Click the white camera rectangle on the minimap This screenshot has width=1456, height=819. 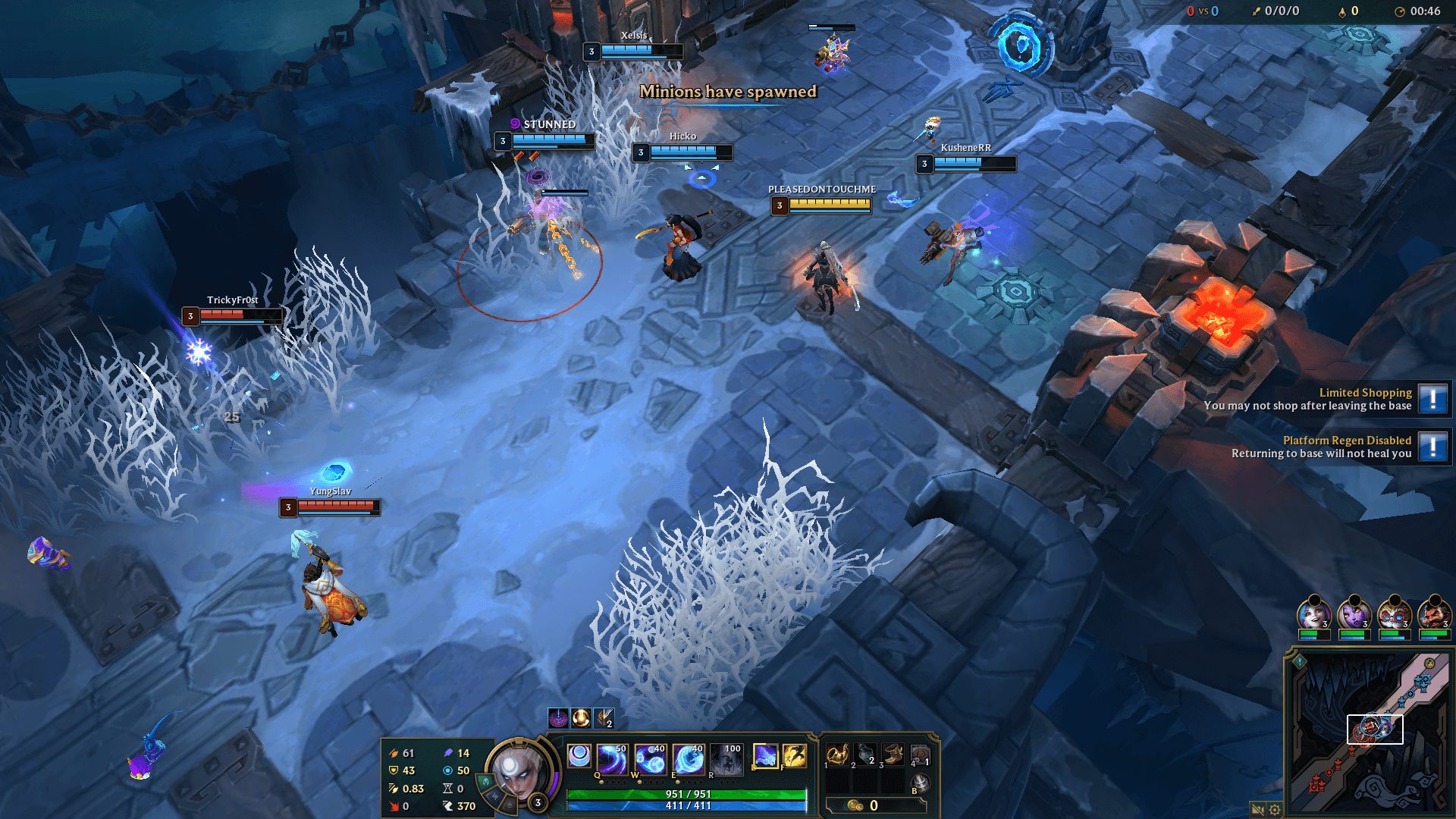[1375, 729]
